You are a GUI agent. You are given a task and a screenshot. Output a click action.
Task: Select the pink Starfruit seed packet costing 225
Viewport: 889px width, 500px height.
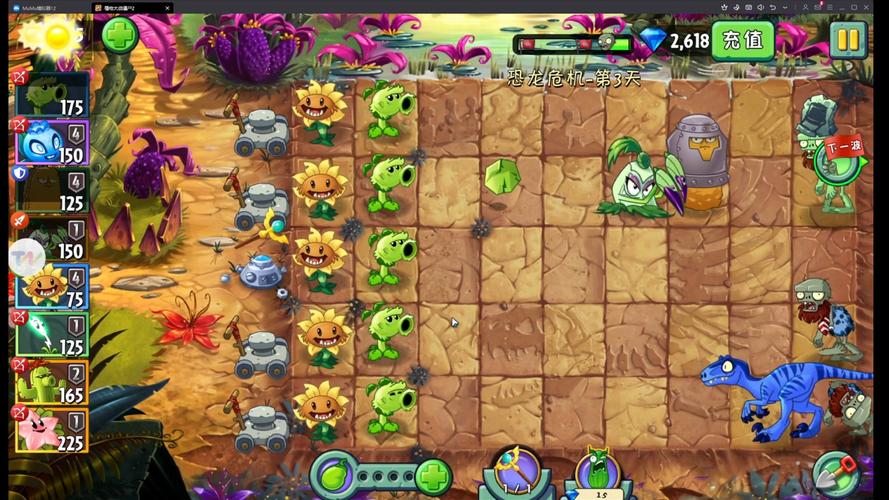(52, 430)
